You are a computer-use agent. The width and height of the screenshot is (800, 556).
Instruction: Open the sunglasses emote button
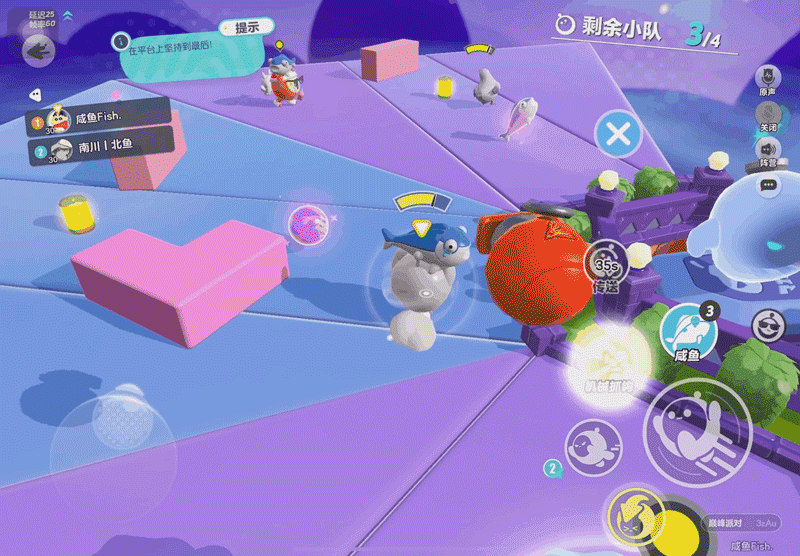pos(768,327)
